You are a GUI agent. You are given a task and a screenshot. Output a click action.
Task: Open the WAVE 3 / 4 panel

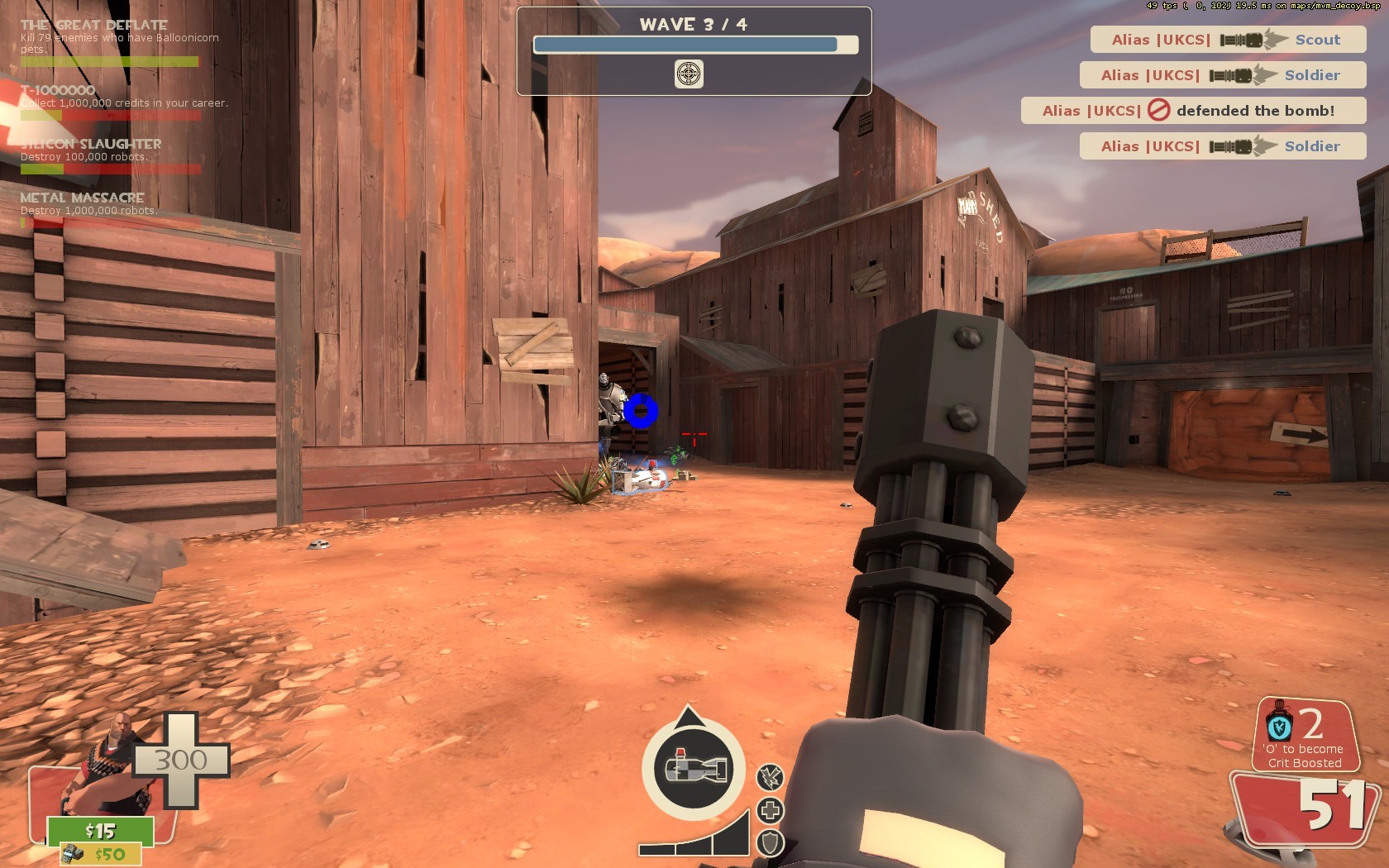(693, 24)
